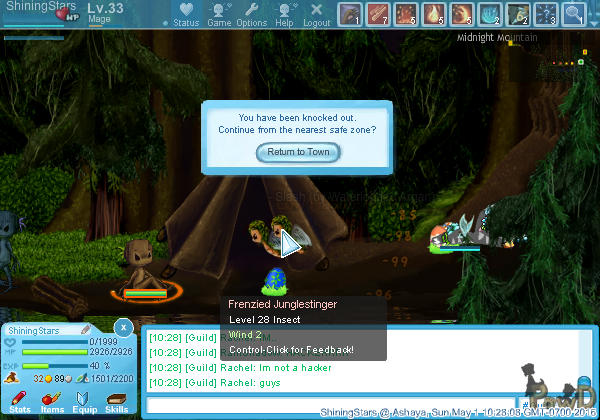The height and width of the screenshot is (420, 600).
Task: Click the Return to Town button
Action: tap(298, 152)
